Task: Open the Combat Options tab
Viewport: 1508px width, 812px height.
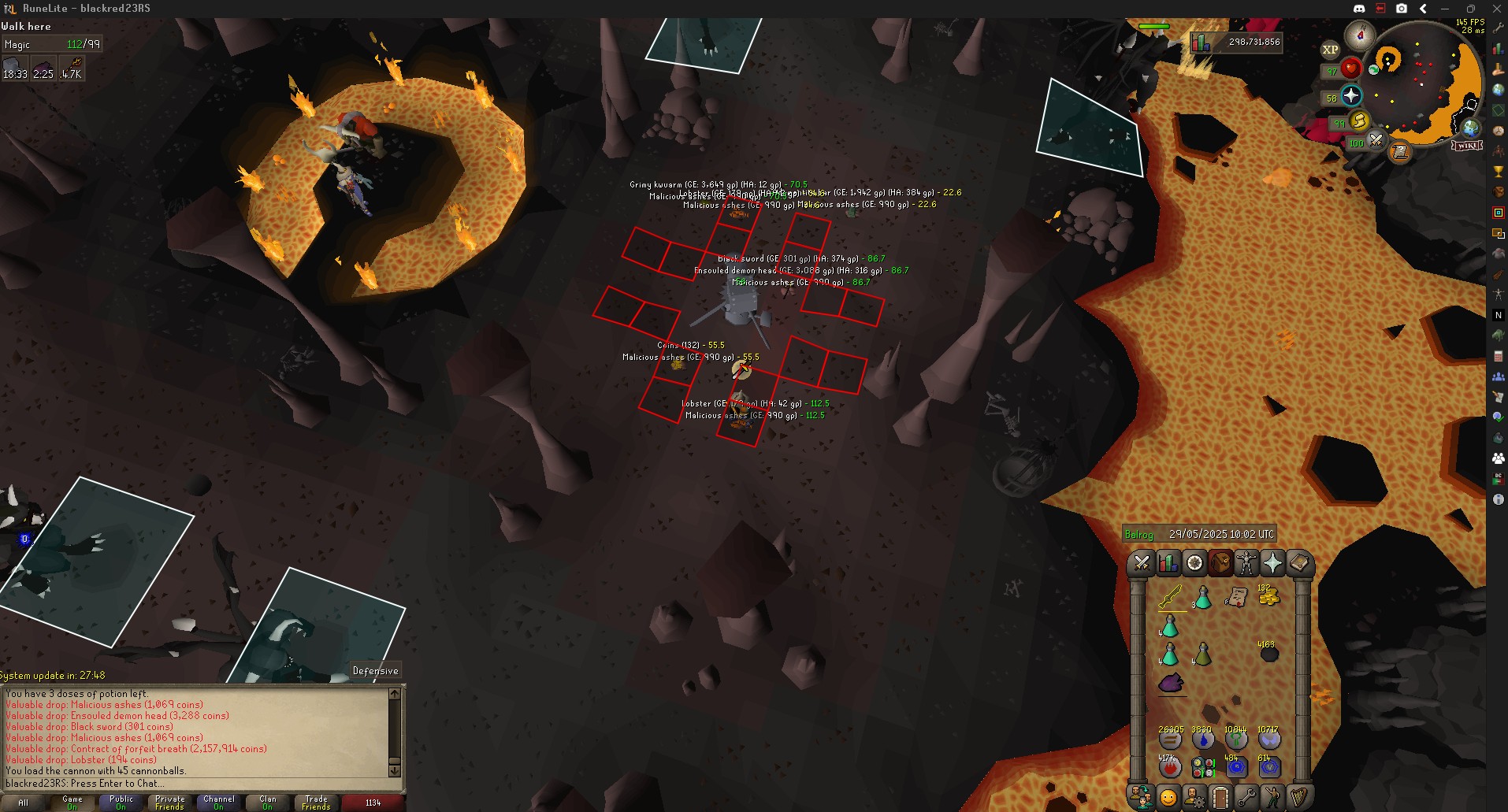Action: [1141, 562]
